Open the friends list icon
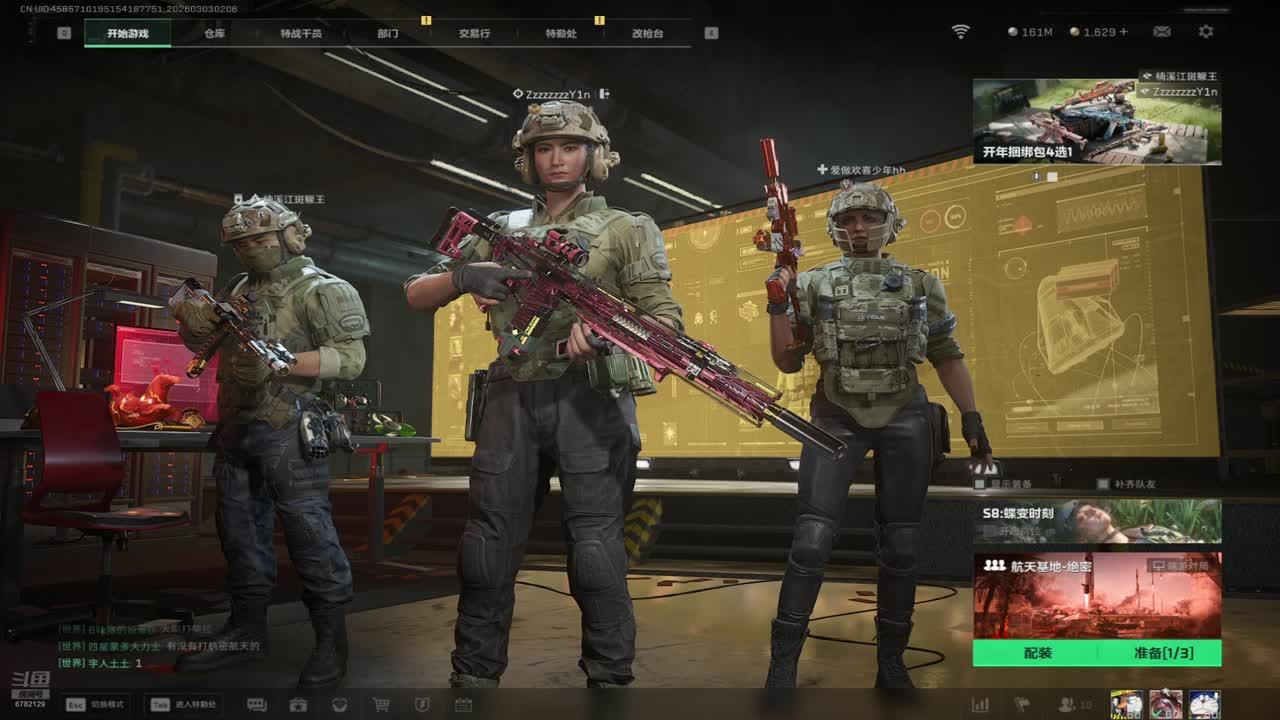This screenshot has width=1280, height=720. [1068, 704]
